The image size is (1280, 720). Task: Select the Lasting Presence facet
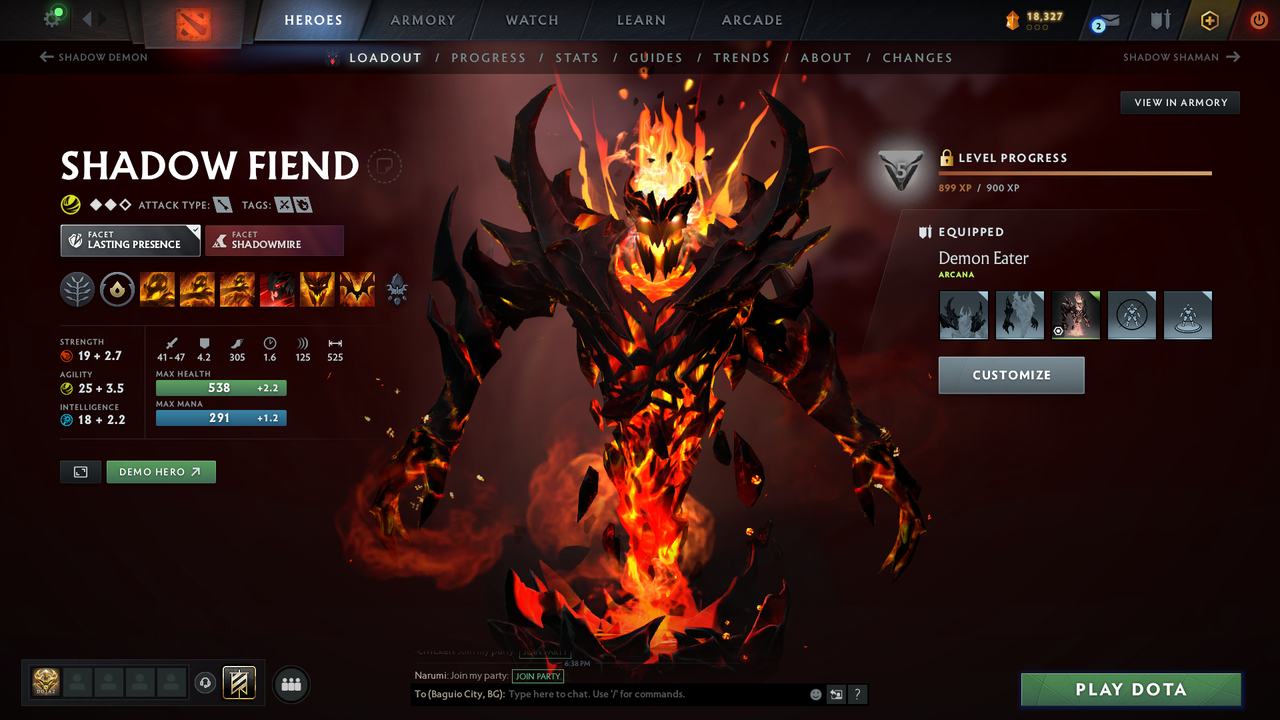130,240
